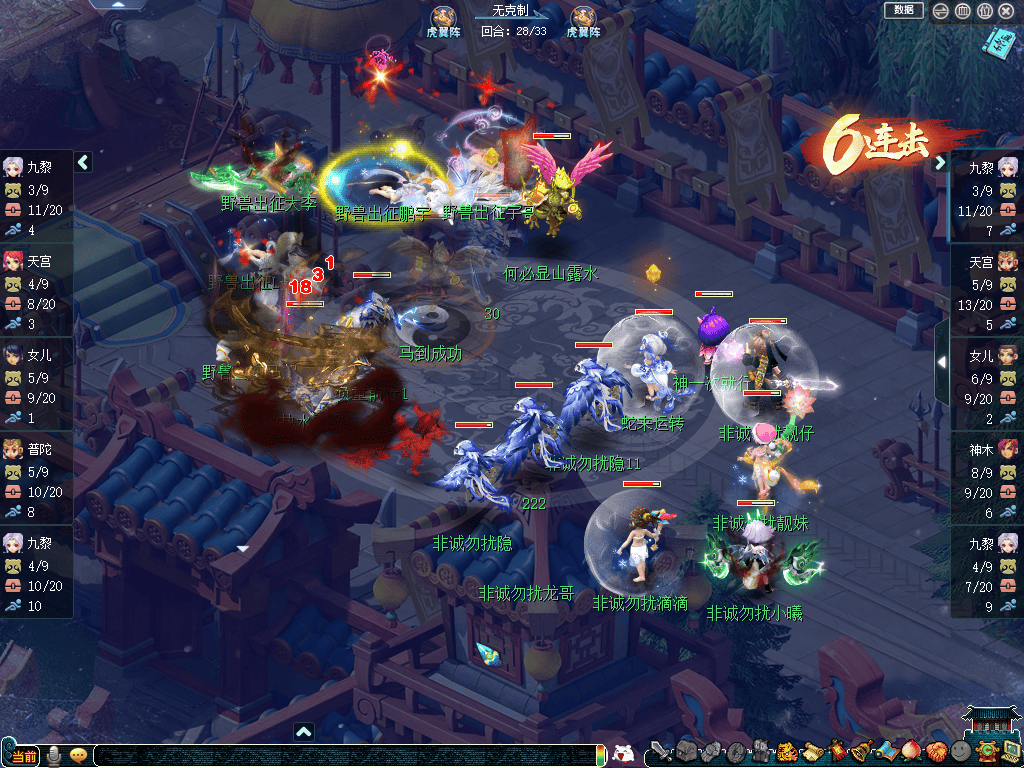Activate the microphone voice chat icon

point(54,755)
